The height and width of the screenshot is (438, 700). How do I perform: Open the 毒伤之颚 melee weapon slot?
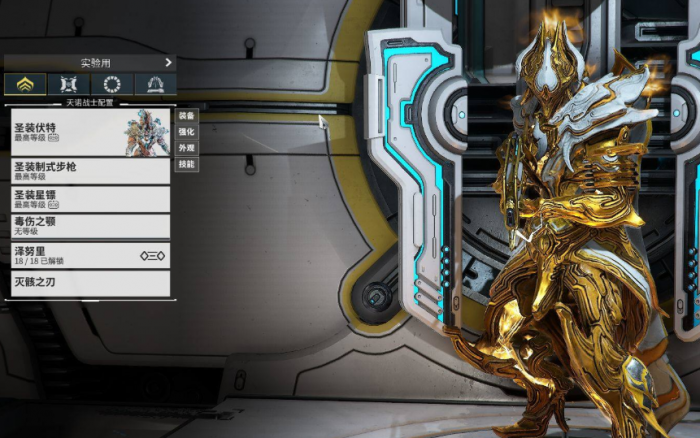(90, 226)
